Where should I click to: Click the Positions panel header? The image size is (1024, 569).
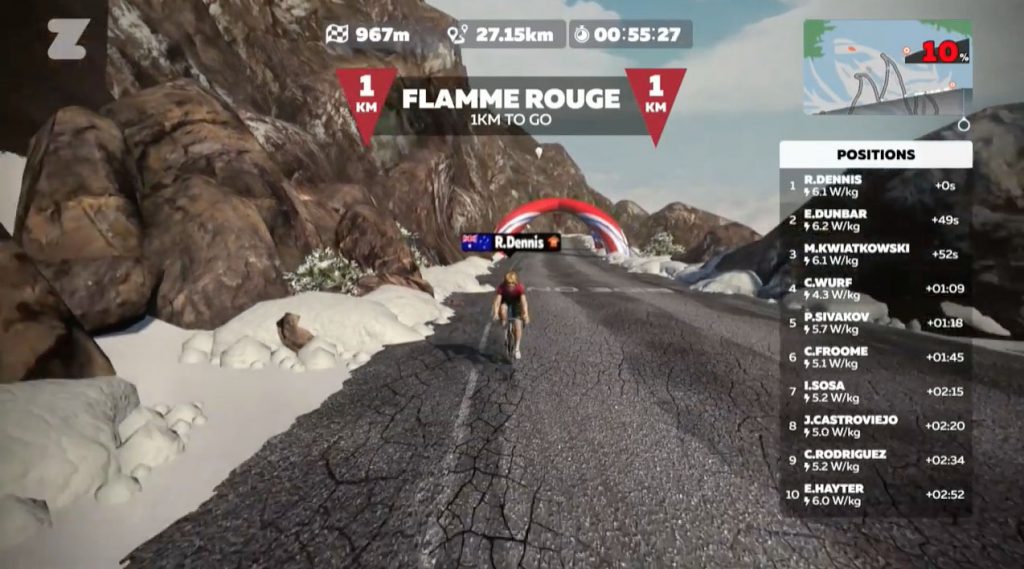tap(875, 155)
